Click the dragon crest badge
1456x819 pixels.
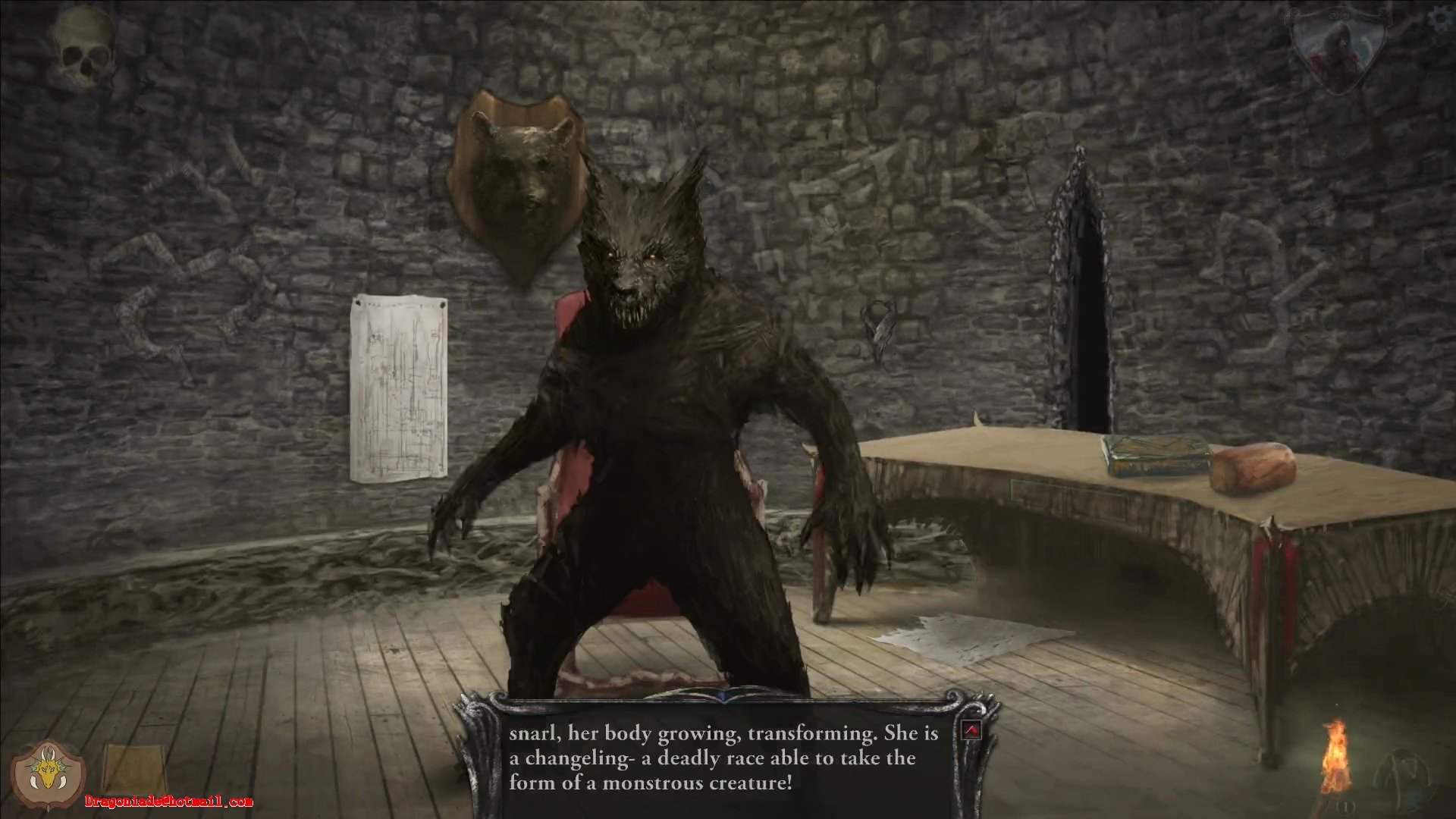[x=49, y=775]
